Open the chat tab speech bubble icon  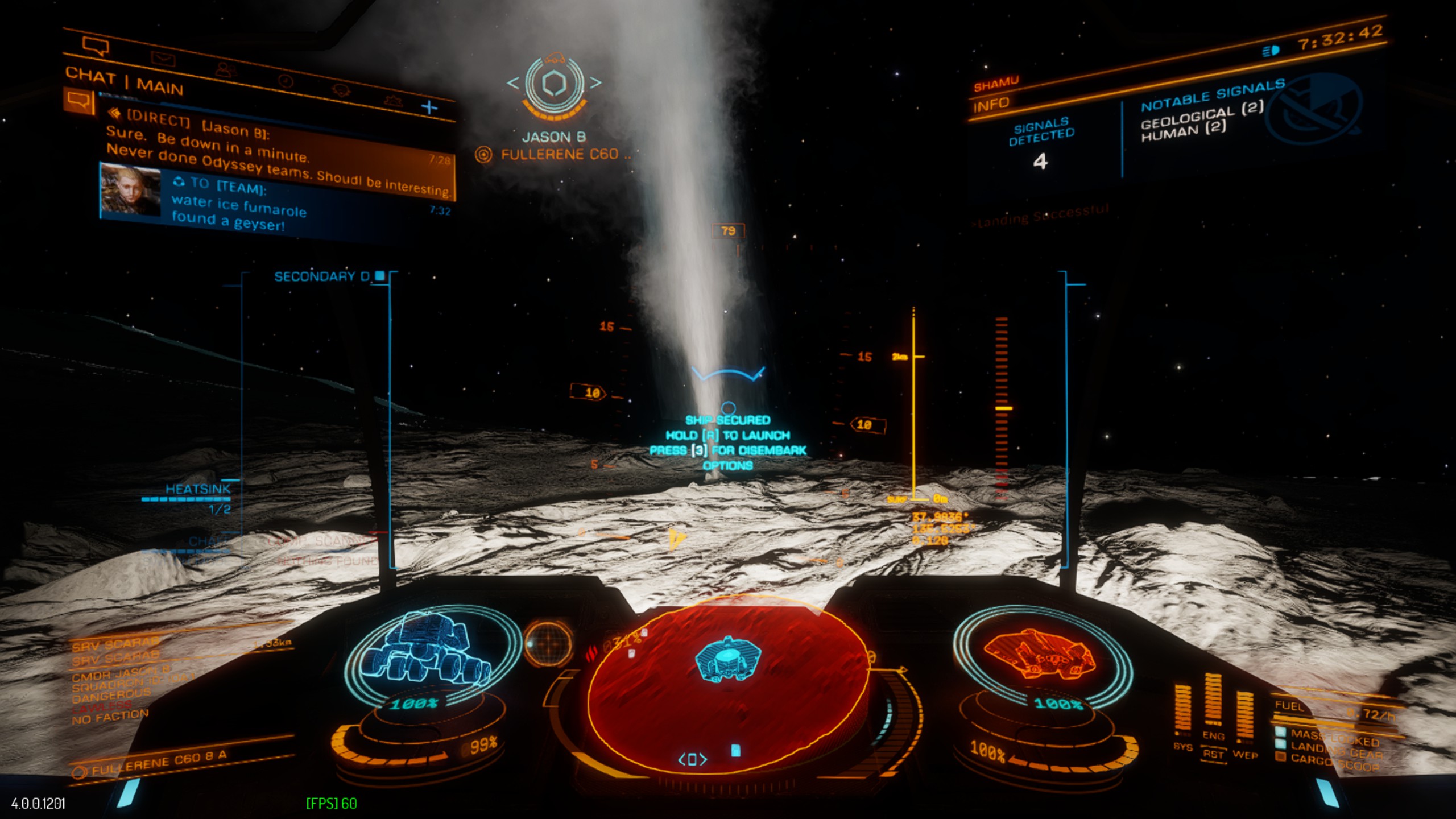pyautogui.click(x=95, y=45)
